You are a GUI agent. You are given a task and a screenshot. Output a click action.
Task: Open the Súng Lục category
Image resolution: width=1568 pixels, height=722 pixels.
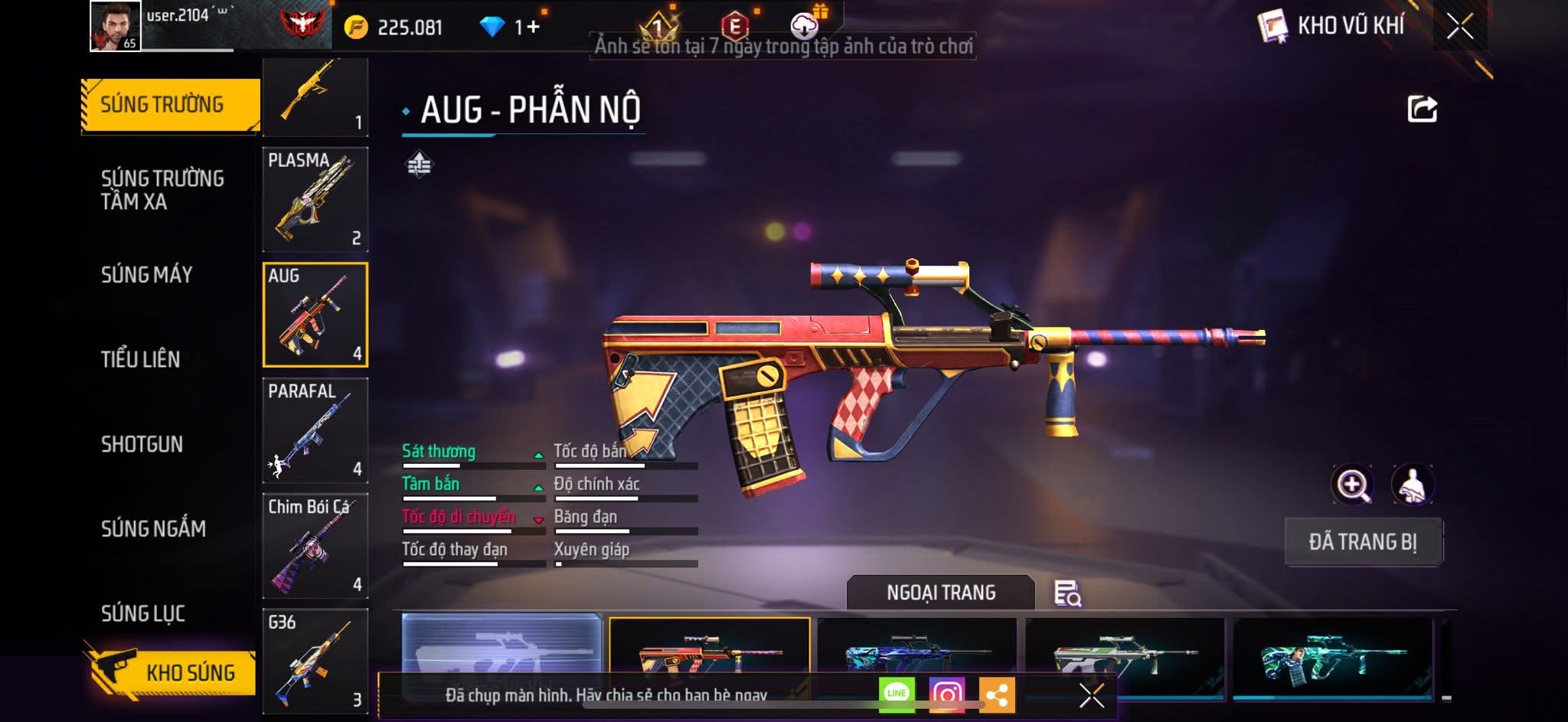[143, 613]
